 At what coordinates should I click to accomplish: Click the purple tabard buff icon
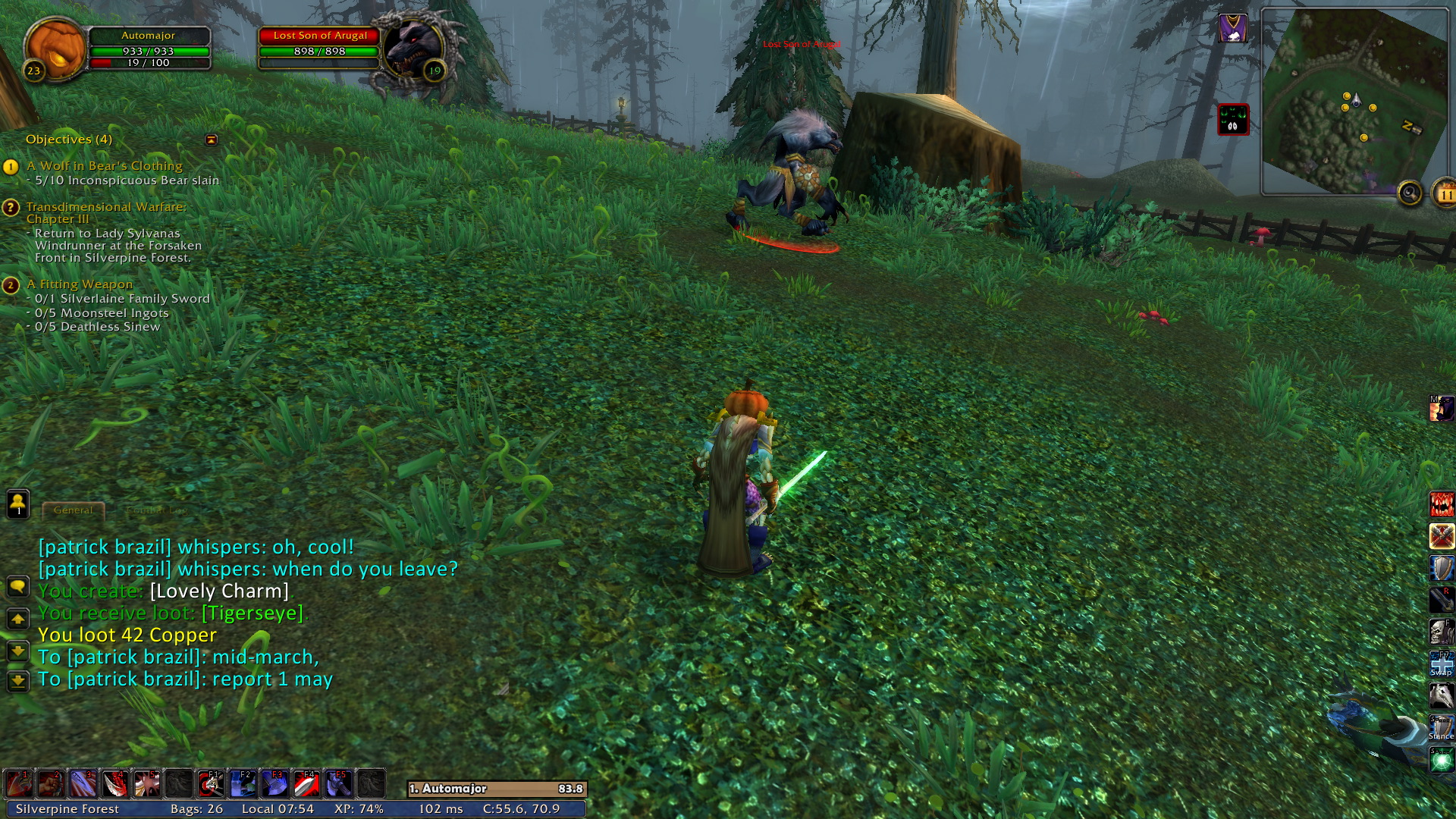coord(1232,29)
